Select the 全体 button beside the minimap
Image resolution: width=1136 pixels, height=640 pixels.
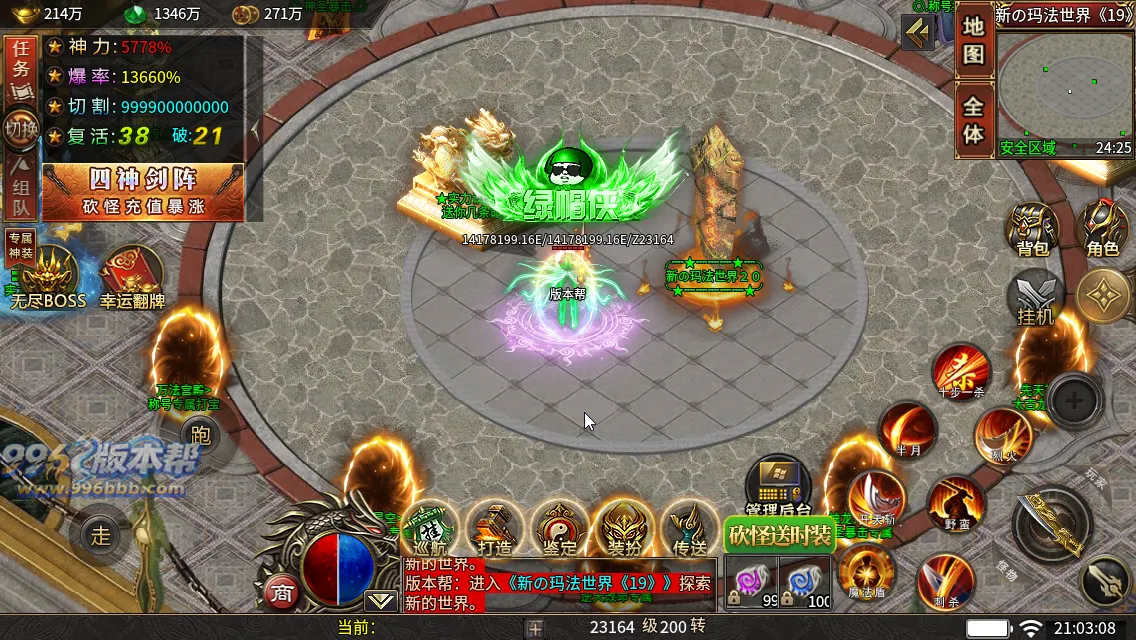973,120
